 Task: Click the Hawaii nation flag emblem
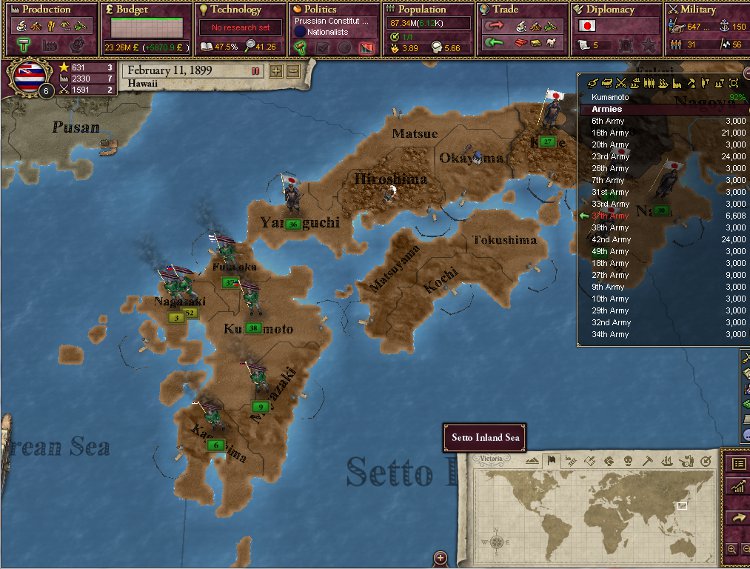(x=24, y=78)
